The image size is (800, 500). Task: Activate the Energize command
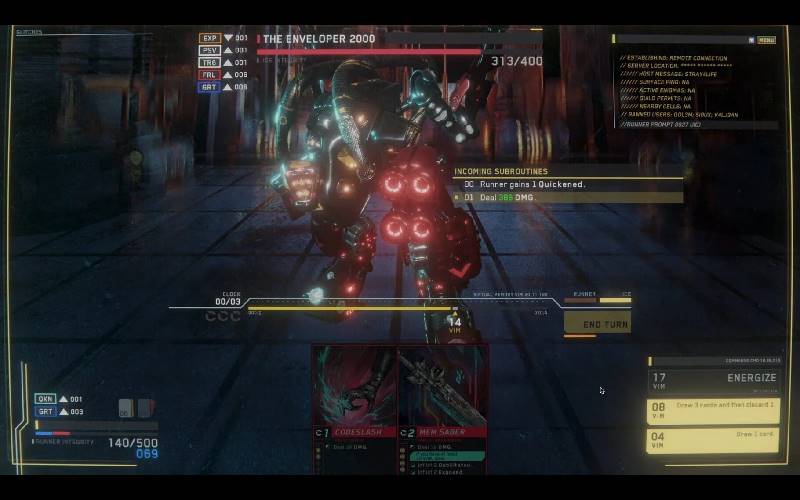click(x=713, y=378)
